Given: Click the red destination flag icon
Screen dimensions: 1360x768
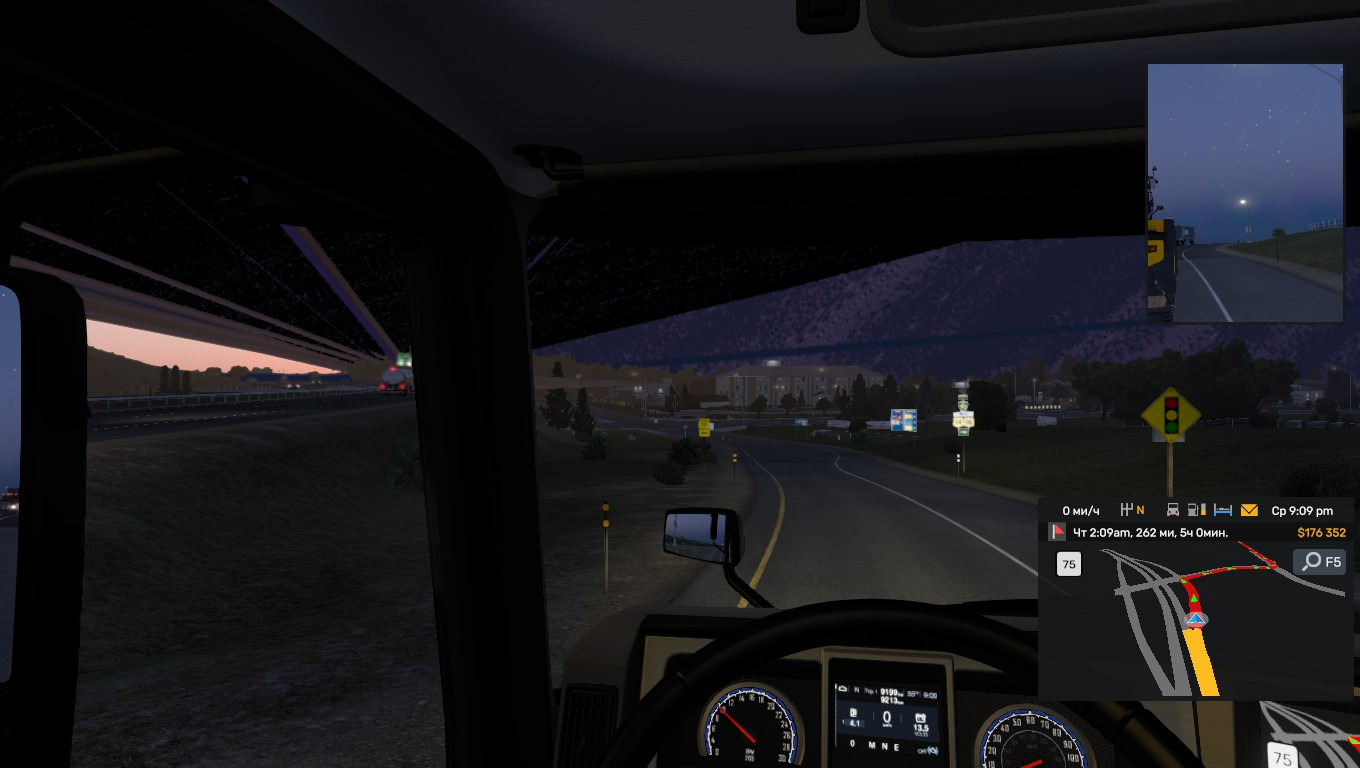Looking at the screenshot, I should pos(1058,532).
